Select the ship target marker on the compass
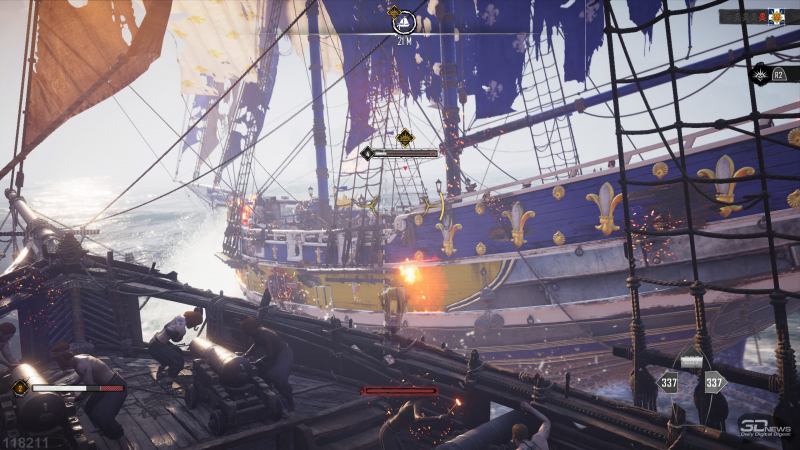 tap(404, 21)
